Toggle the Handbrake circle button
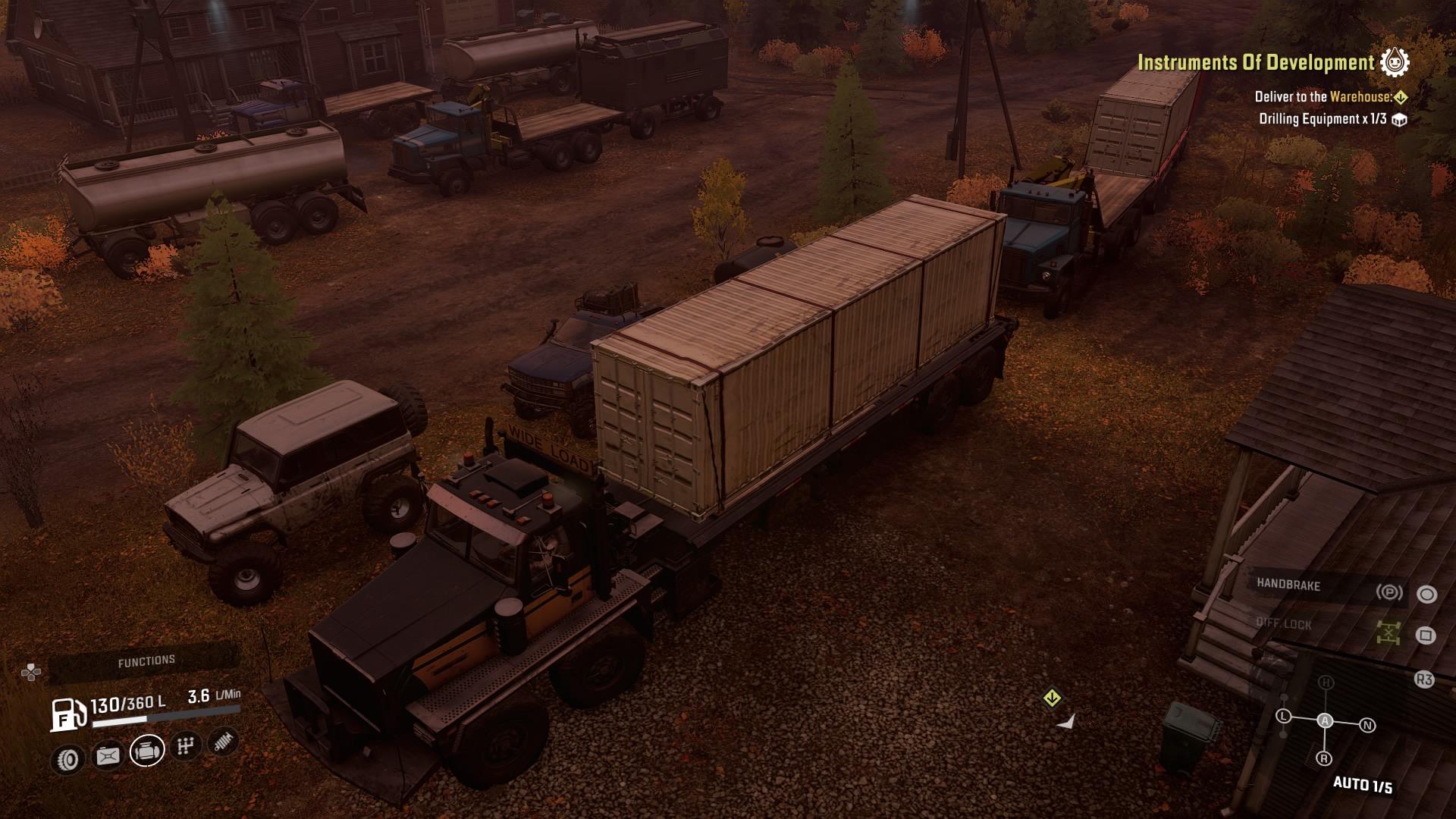1456x819 pixels. pos(1427,593)
